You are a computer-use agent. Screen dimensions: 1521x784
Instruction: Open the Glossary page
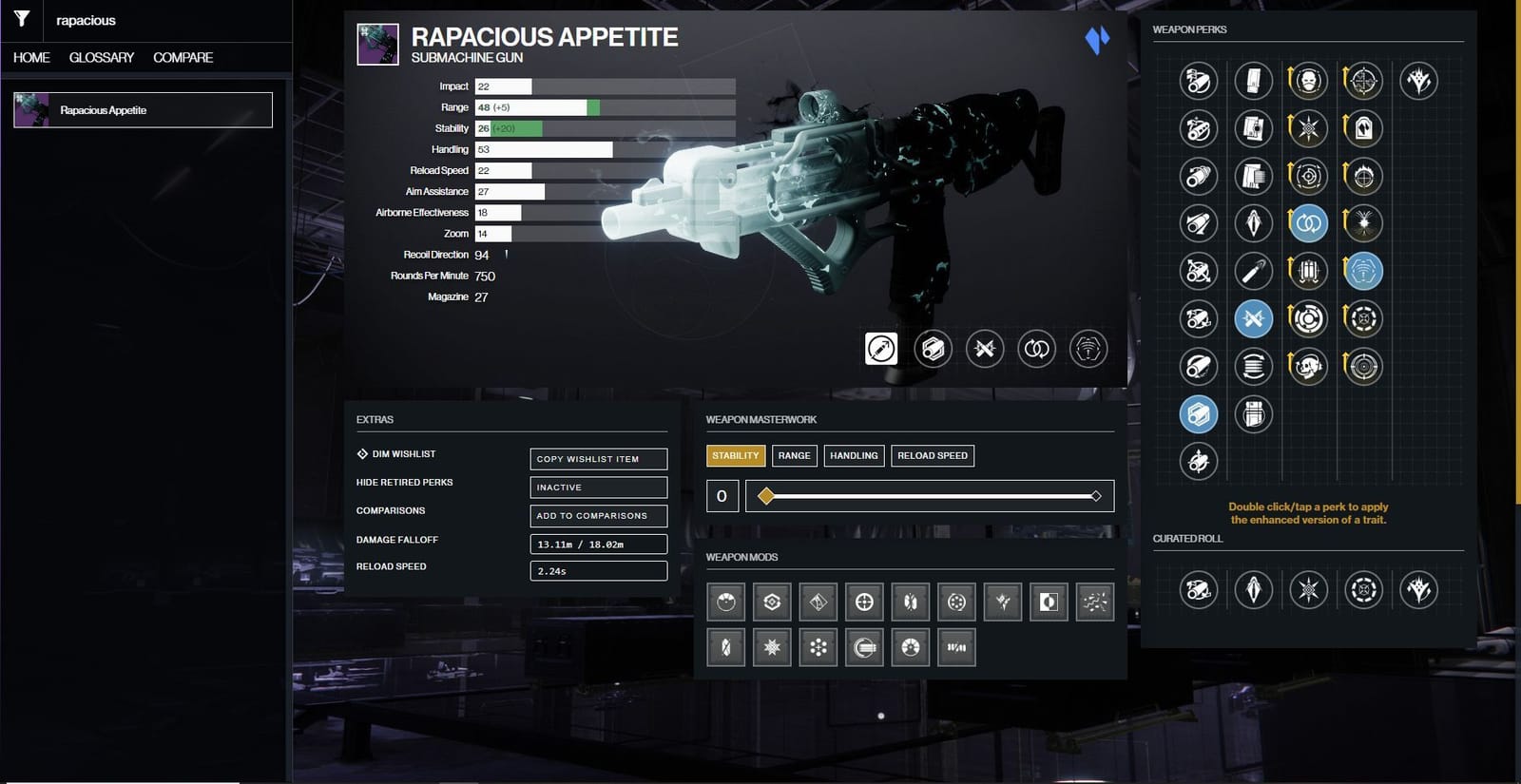click(x=100, y=57)
